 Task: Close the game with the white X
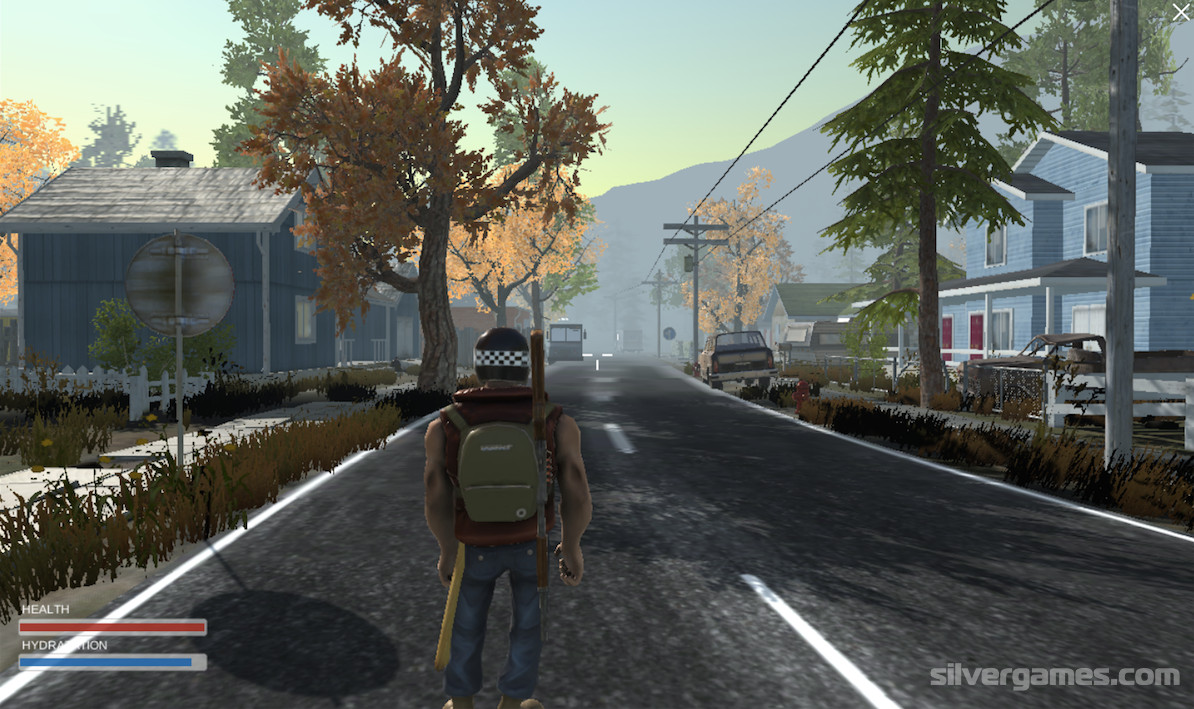pyautogui.click(x=1181, y=12)
